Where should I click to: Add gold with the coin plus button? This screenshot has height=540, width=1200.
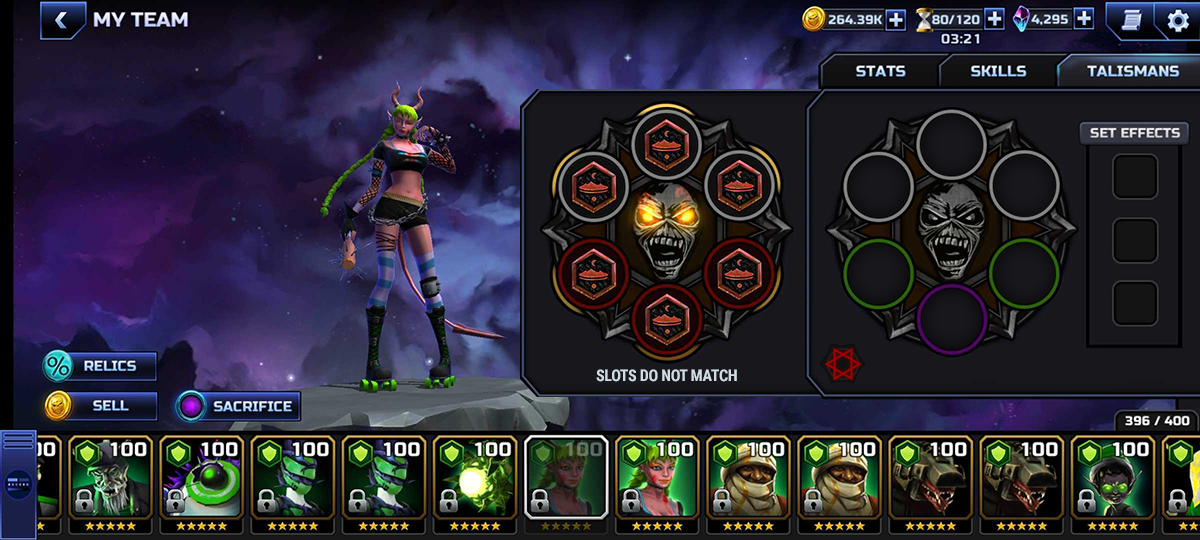pyautogui.click(x=895, y=19)
